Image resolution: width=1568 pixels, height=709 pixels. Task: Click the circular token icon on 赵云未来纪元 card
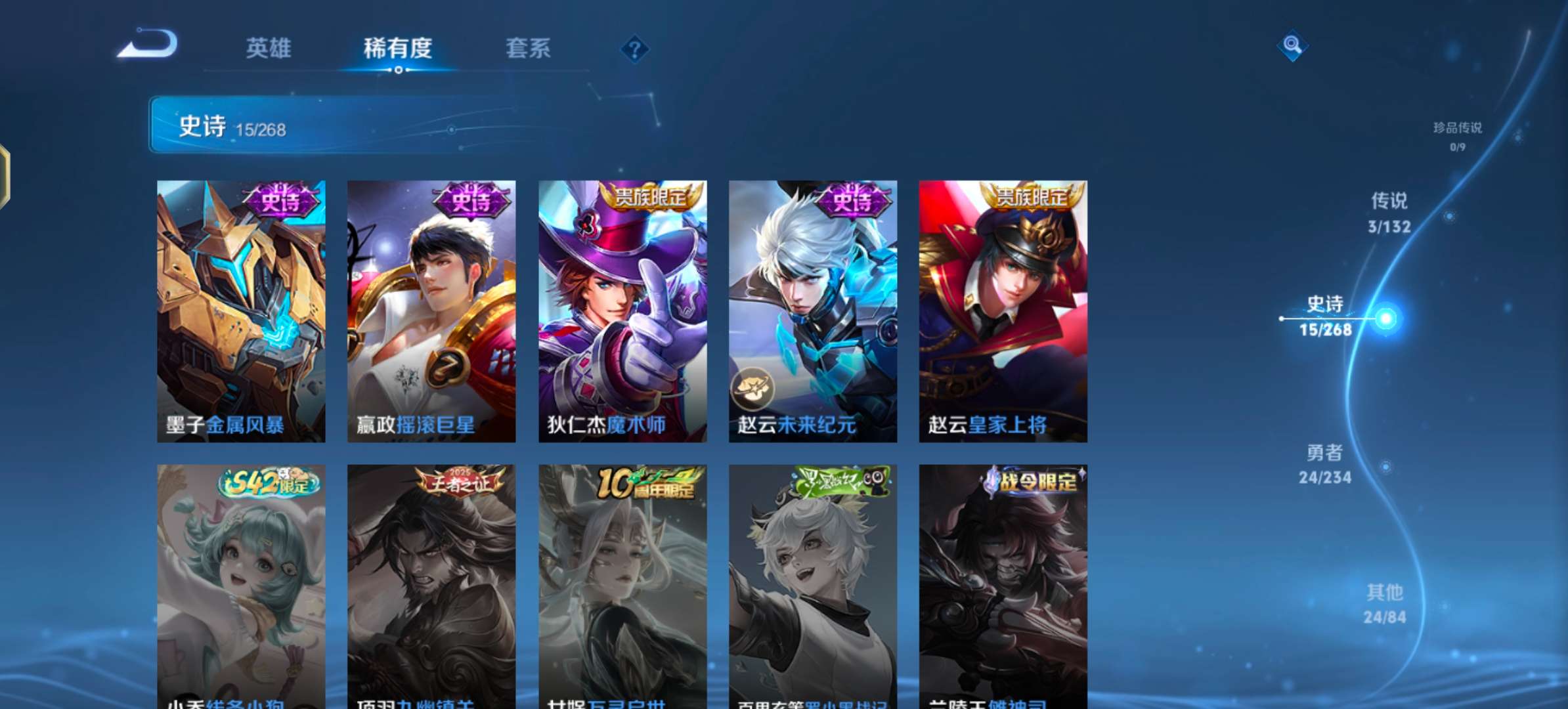pyautogui.click(x=753, y=390)
